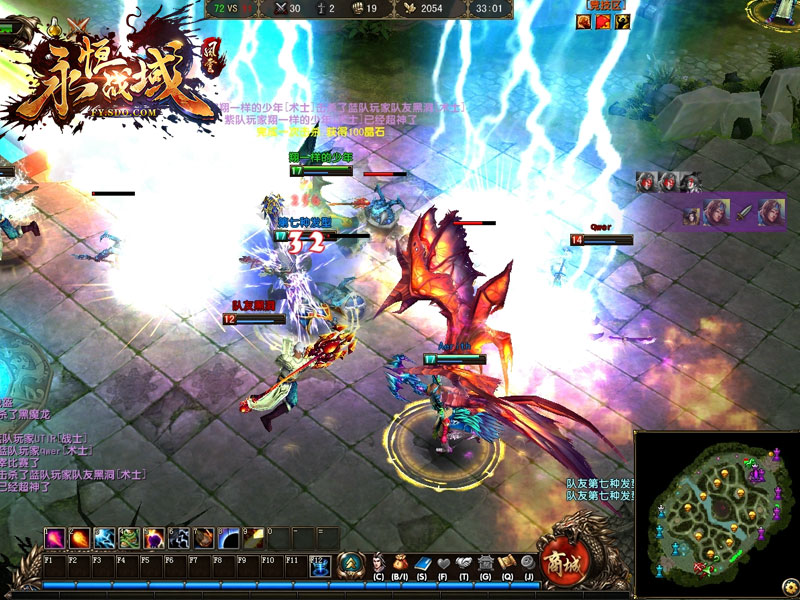800x600 pixels.
Task: Activate the pink orb skill
Action: [x=54, y=538]
